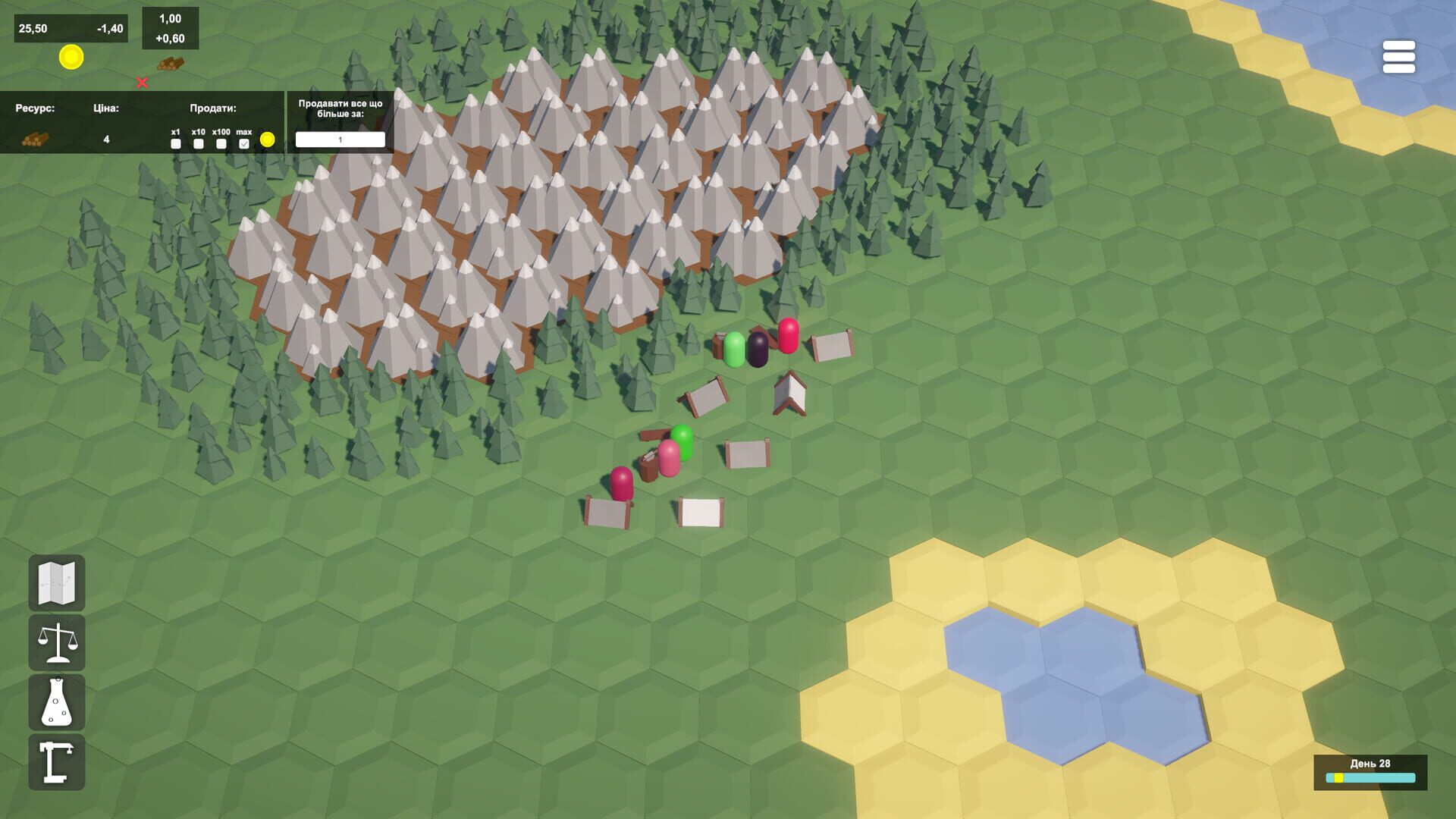Click the yellow coin to sell wood

click(268, 140)
